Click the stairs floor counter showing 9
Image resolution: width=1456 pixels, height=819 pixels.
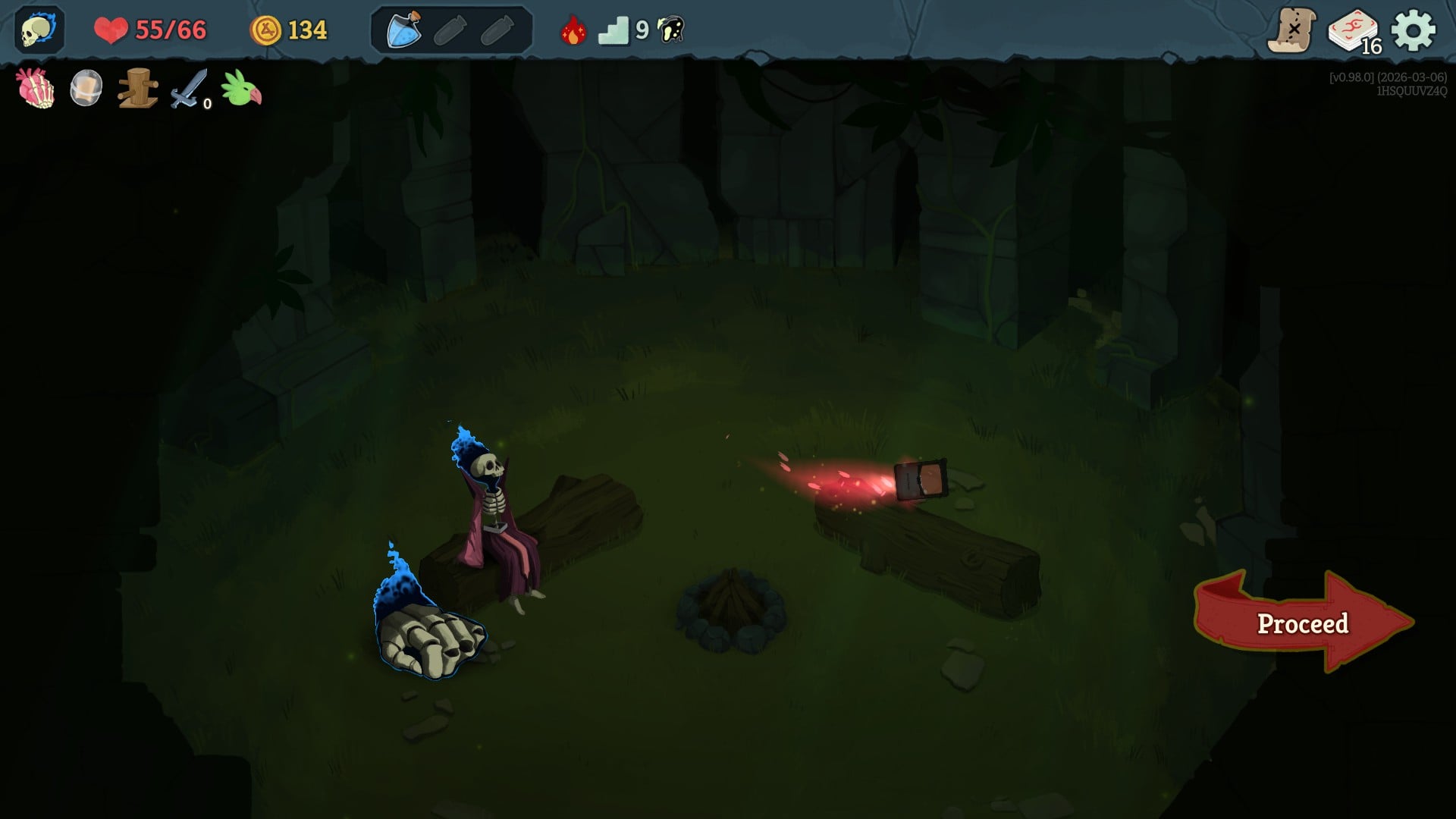pyautogui.click(x=616, y=29)
